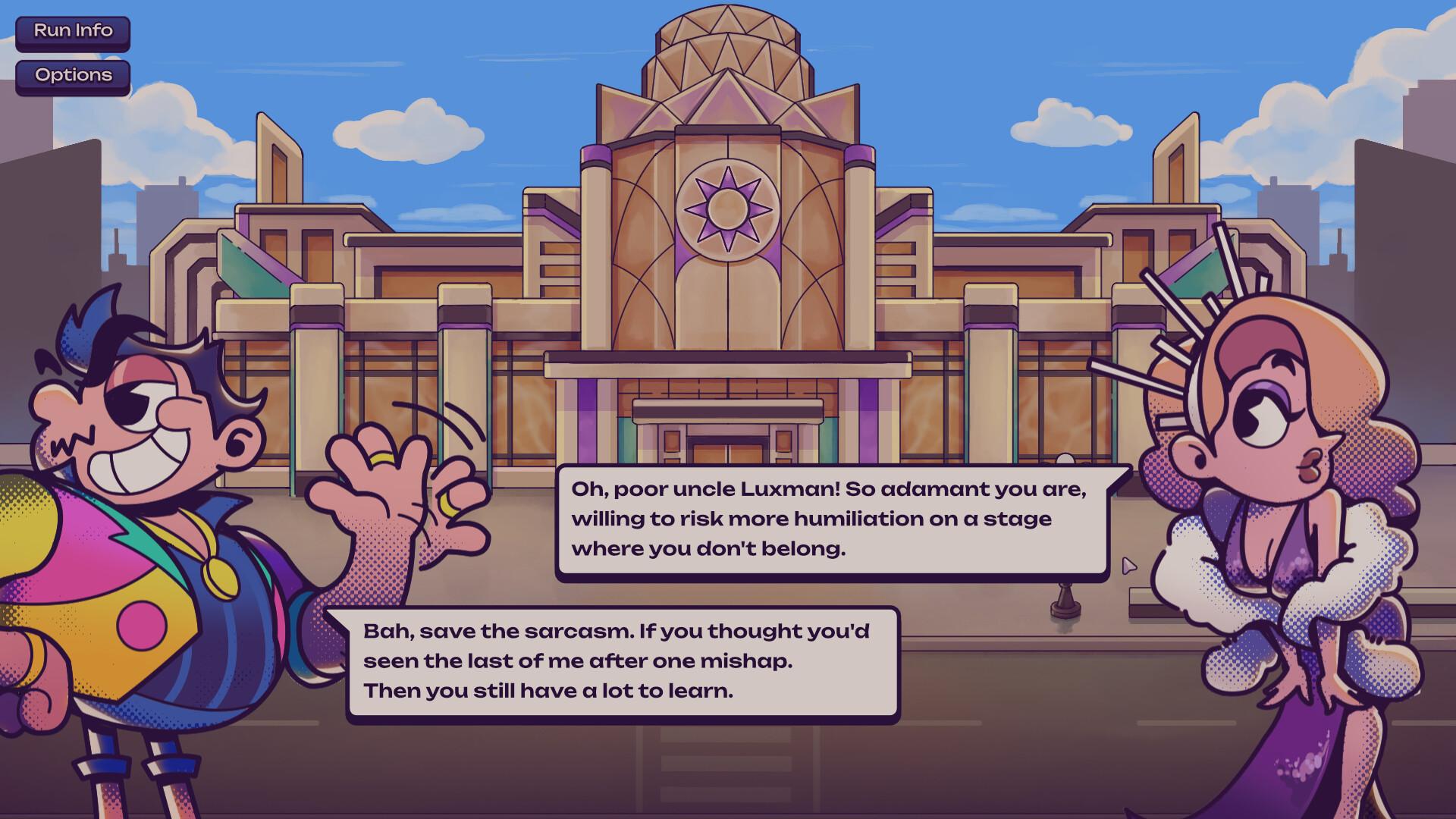Select the chess pawn on the sidewalk

click(1064, 598)
